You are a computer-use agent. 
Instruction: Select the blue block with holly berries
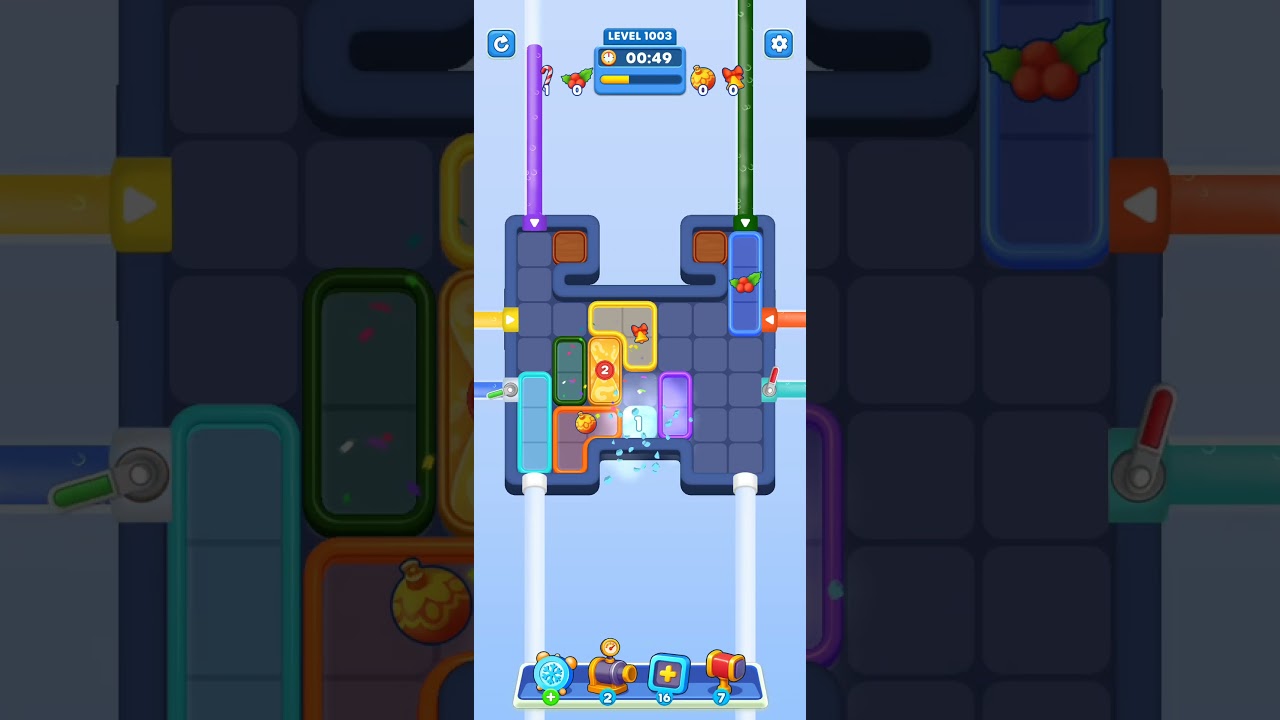click(x=745, y=285)
